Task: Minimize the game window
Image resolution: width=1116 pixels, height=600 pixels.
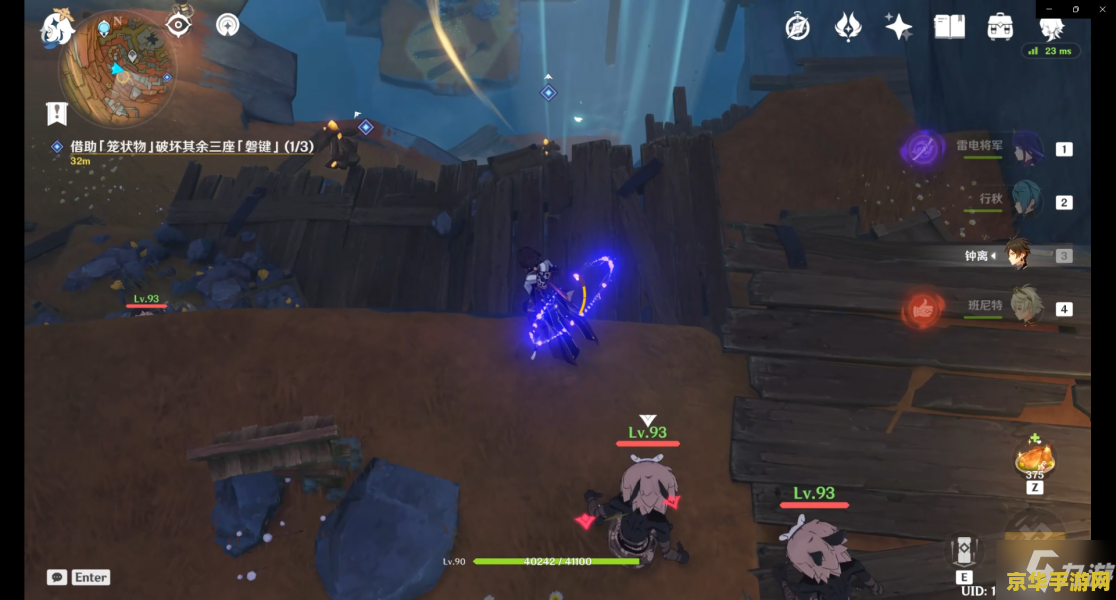Action: point(1047,9)
